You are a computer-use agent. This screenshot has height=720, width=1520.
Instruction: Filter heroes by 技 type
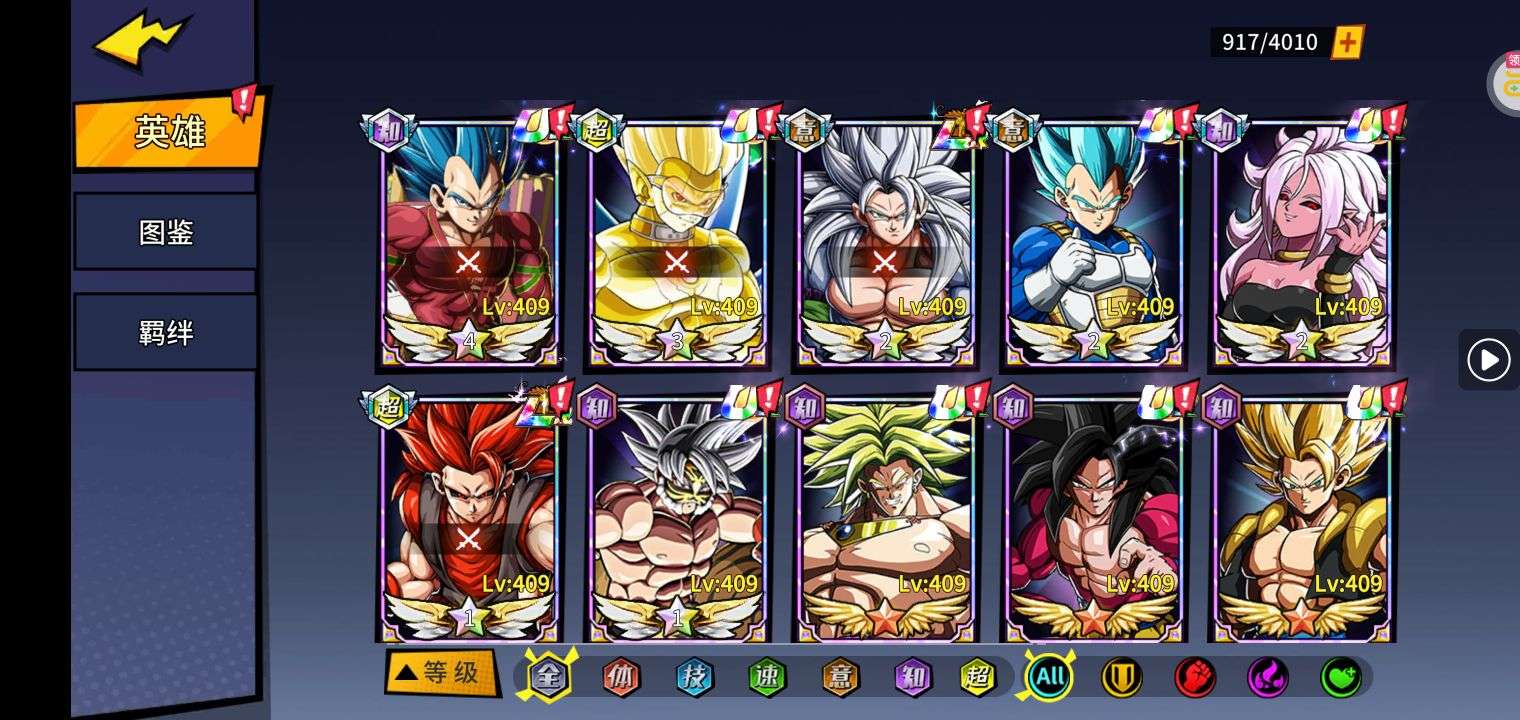pyautogui.click(x=694, y=678)
